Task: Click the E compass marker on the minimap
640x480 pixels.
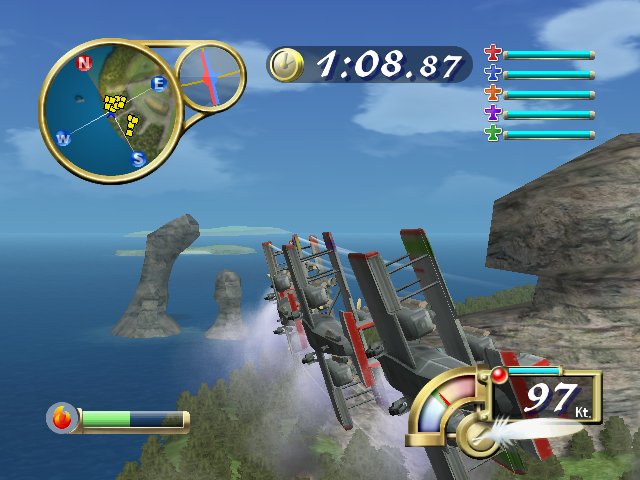Action: [158, 84]
